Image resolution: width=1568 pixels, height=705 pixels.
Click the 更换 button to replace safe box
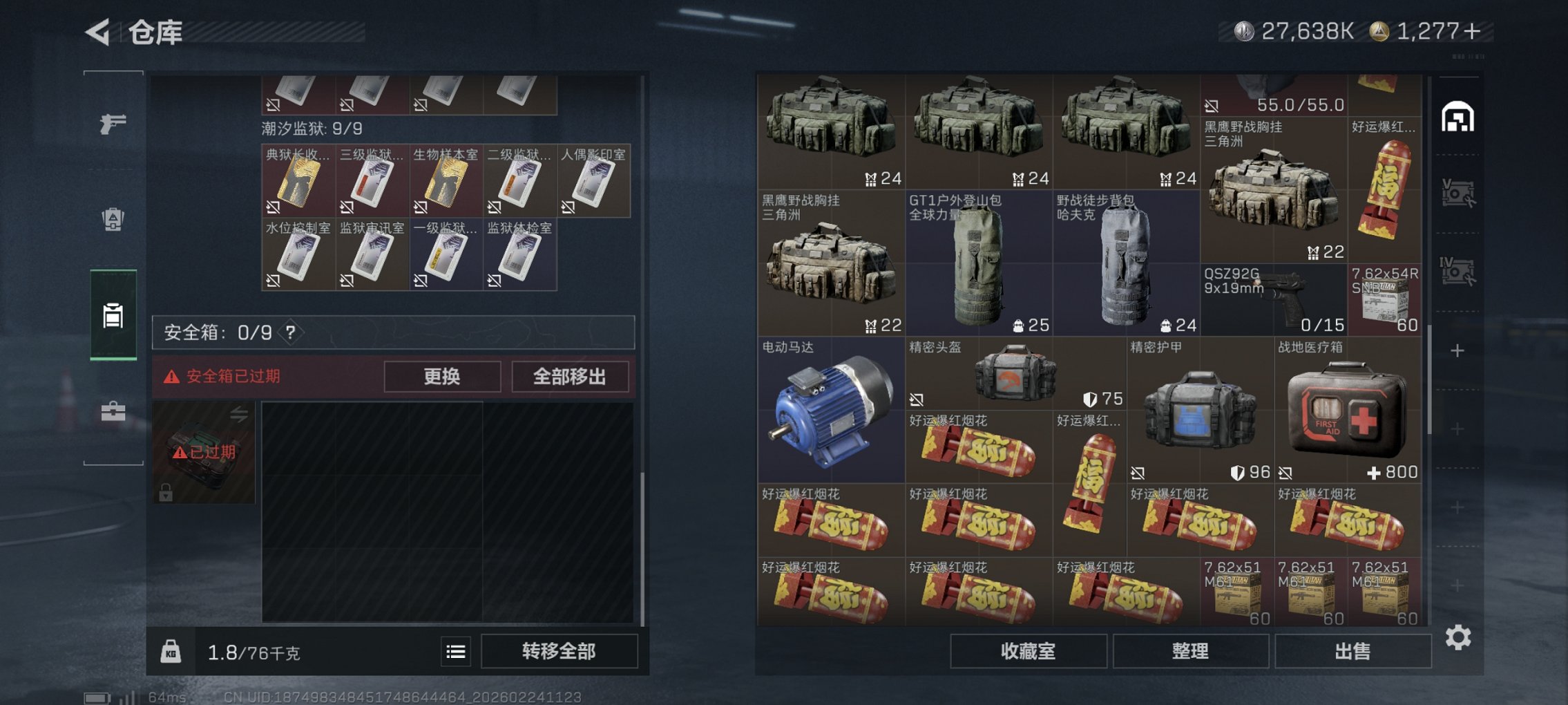point(441,377)
